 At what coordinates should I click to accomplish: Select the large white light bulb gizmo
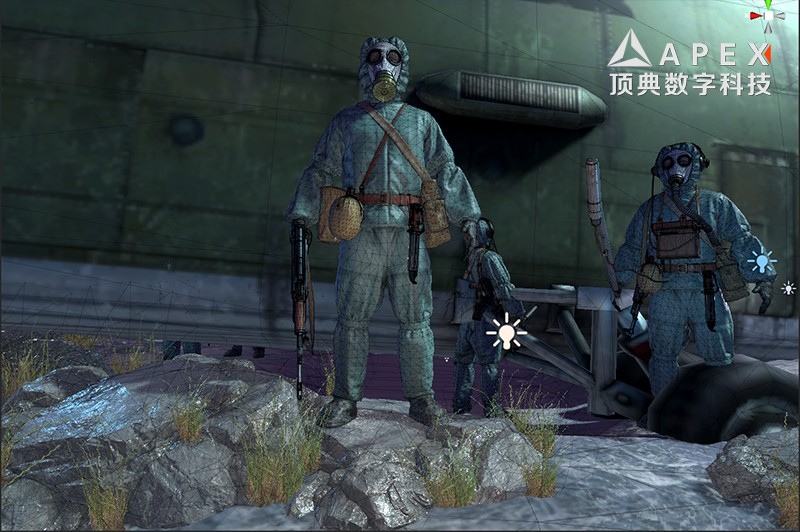point(507,332)
